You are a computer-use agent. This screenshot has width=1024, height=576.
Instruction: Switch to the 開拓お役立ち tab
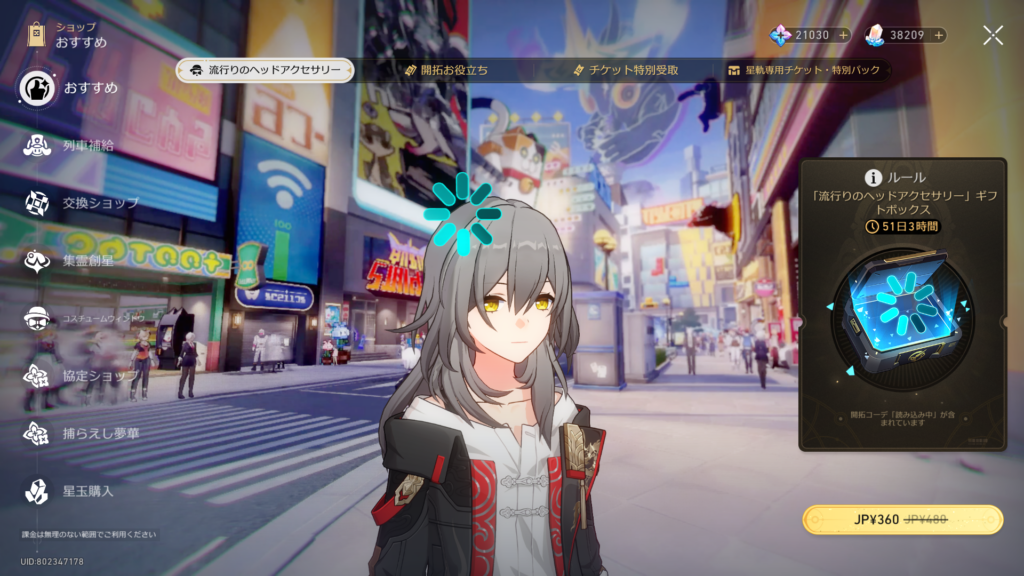pos(446,70)
